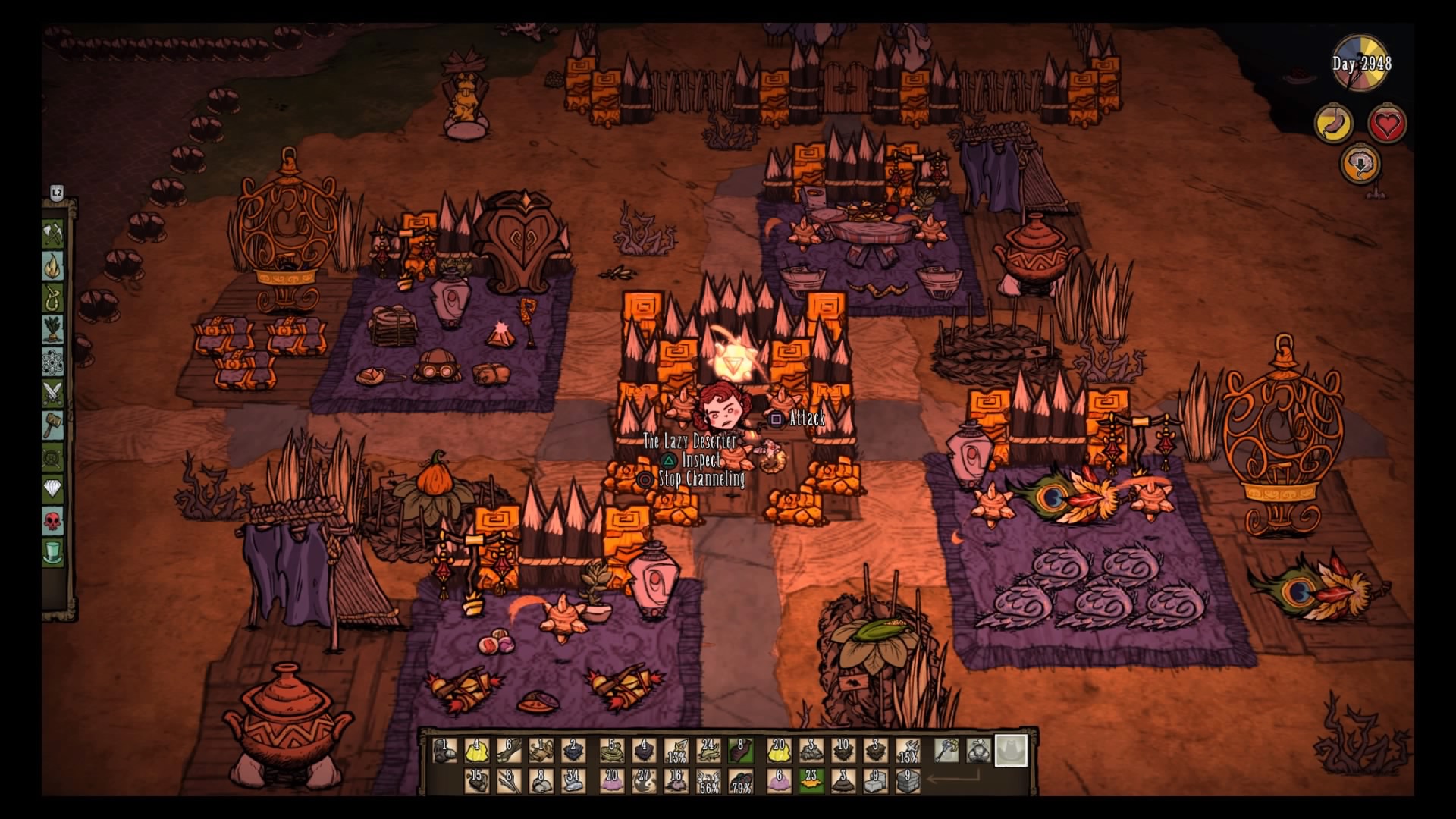Image resolution: width=1456 pixels, height=819 pixels.
Task: Open the Magic red skull crafting tab
Action: [x=53, y=521]
